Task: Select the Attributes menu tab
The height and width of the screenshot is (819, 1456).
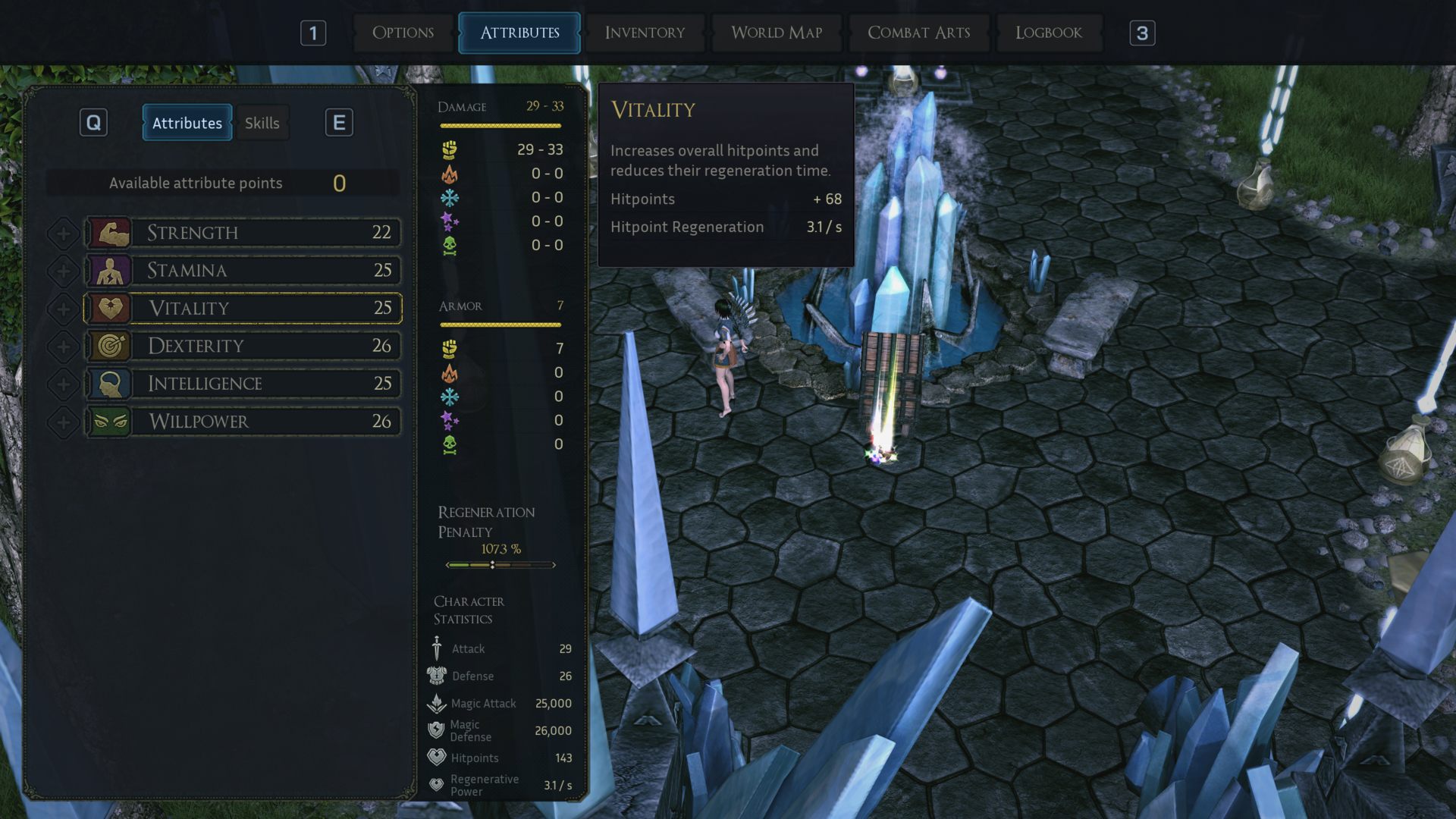Action: click(519, 33)
